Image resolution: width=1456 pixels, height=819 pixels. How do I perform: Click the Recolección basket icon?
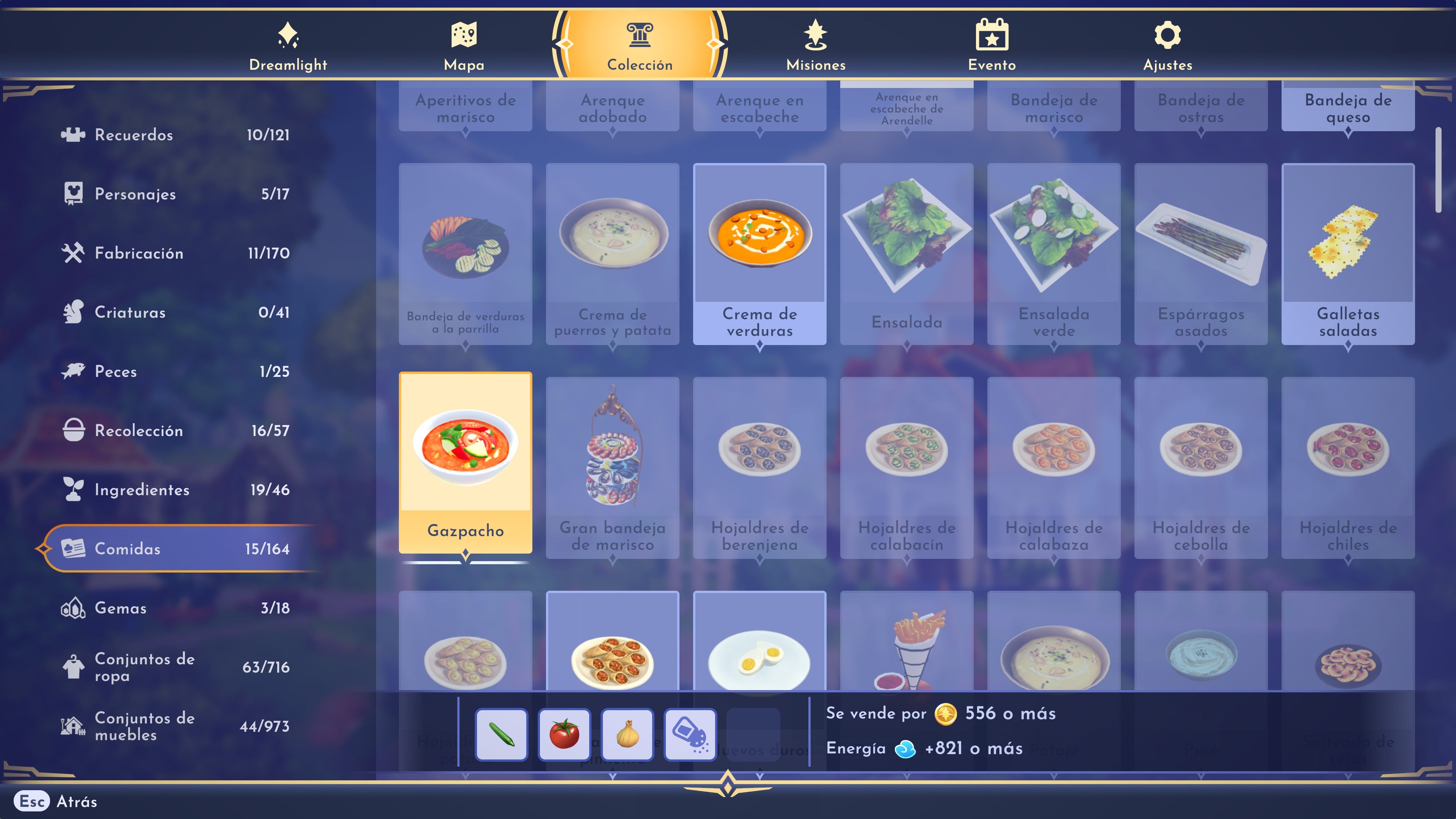click(x=73, y=431)
